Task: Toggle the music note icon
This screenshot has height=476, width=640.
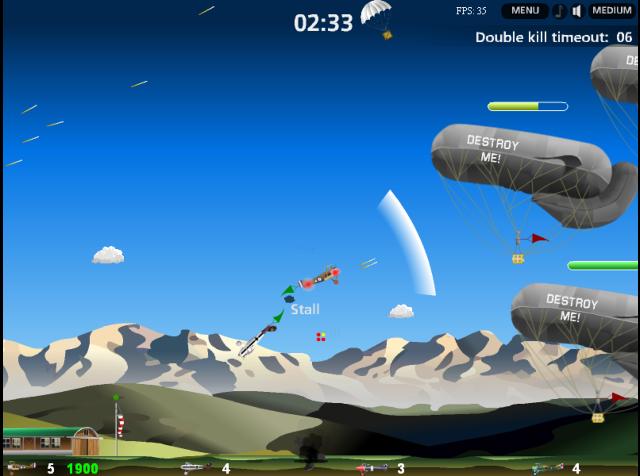Action: (558, 11)
